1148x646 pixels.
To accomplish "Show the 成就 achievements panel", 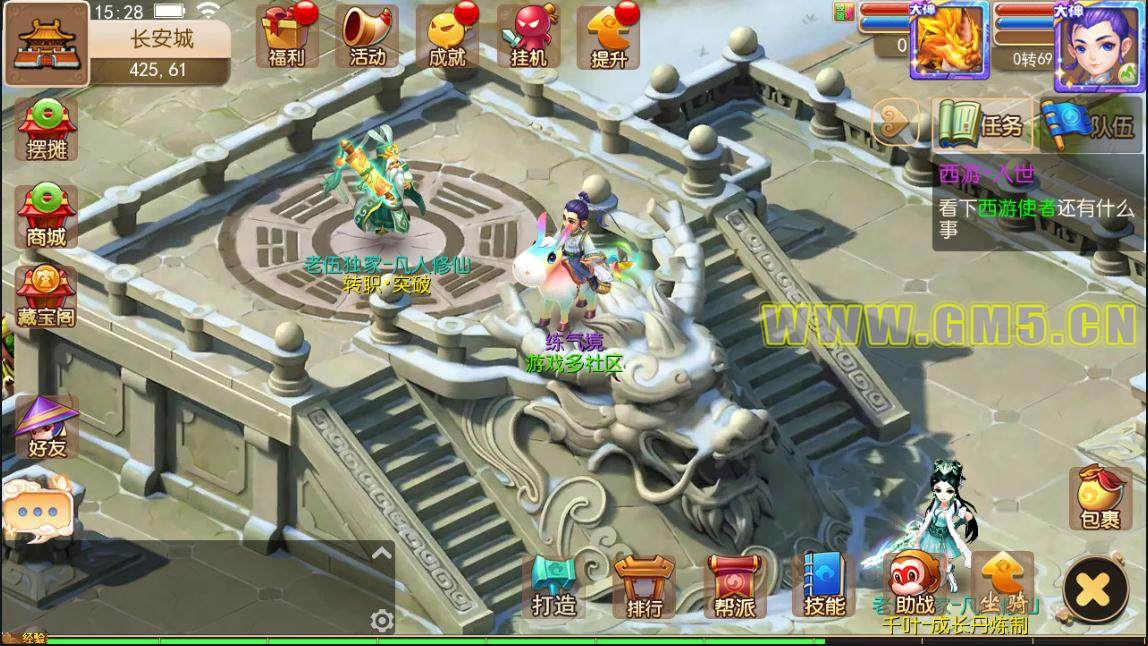I will [447, 36].
